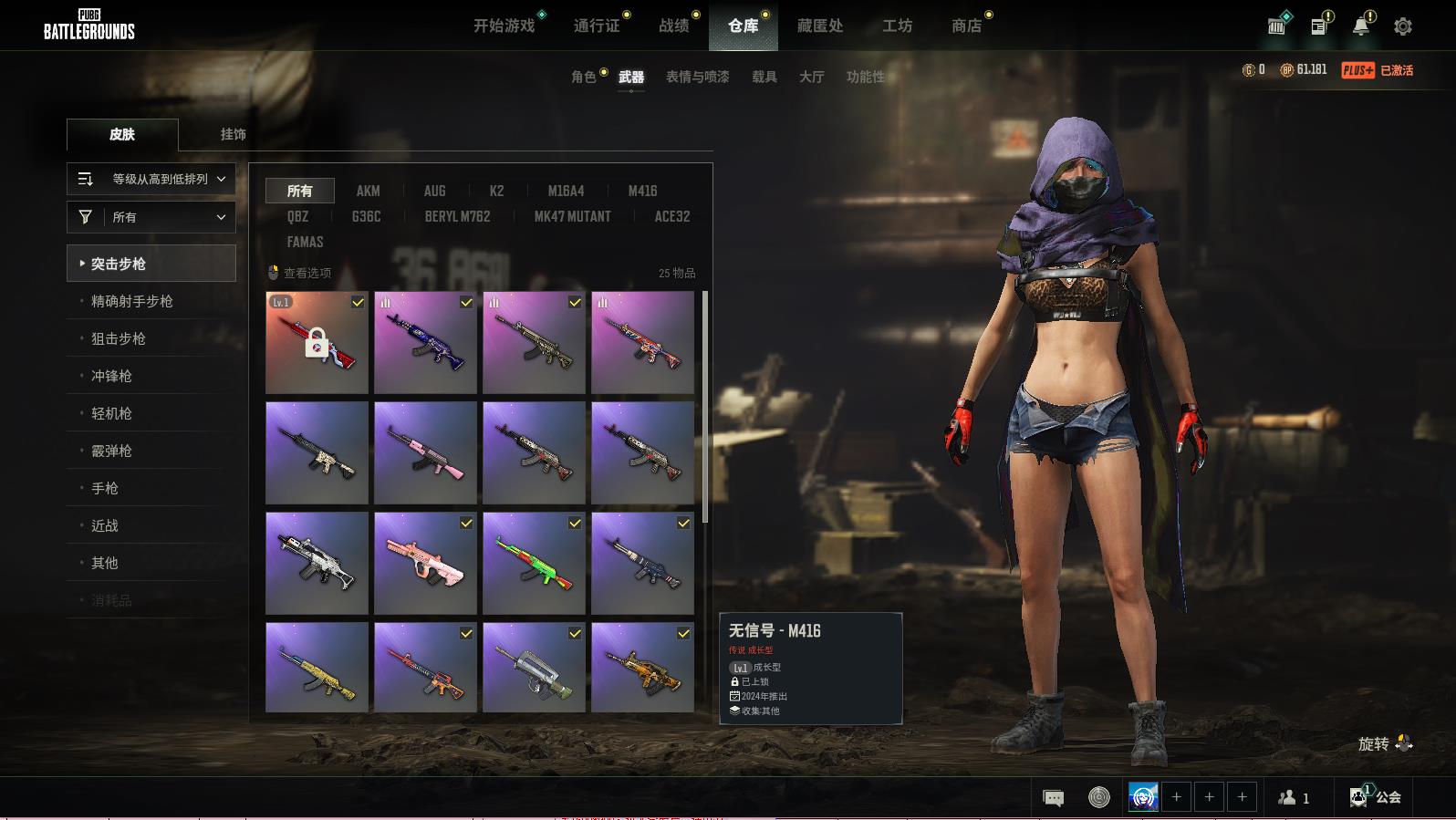This screenshot has width=1456, height=820.
Task: Filter skins by AKM
Action: pyautogui.click(x=368, y=191)
